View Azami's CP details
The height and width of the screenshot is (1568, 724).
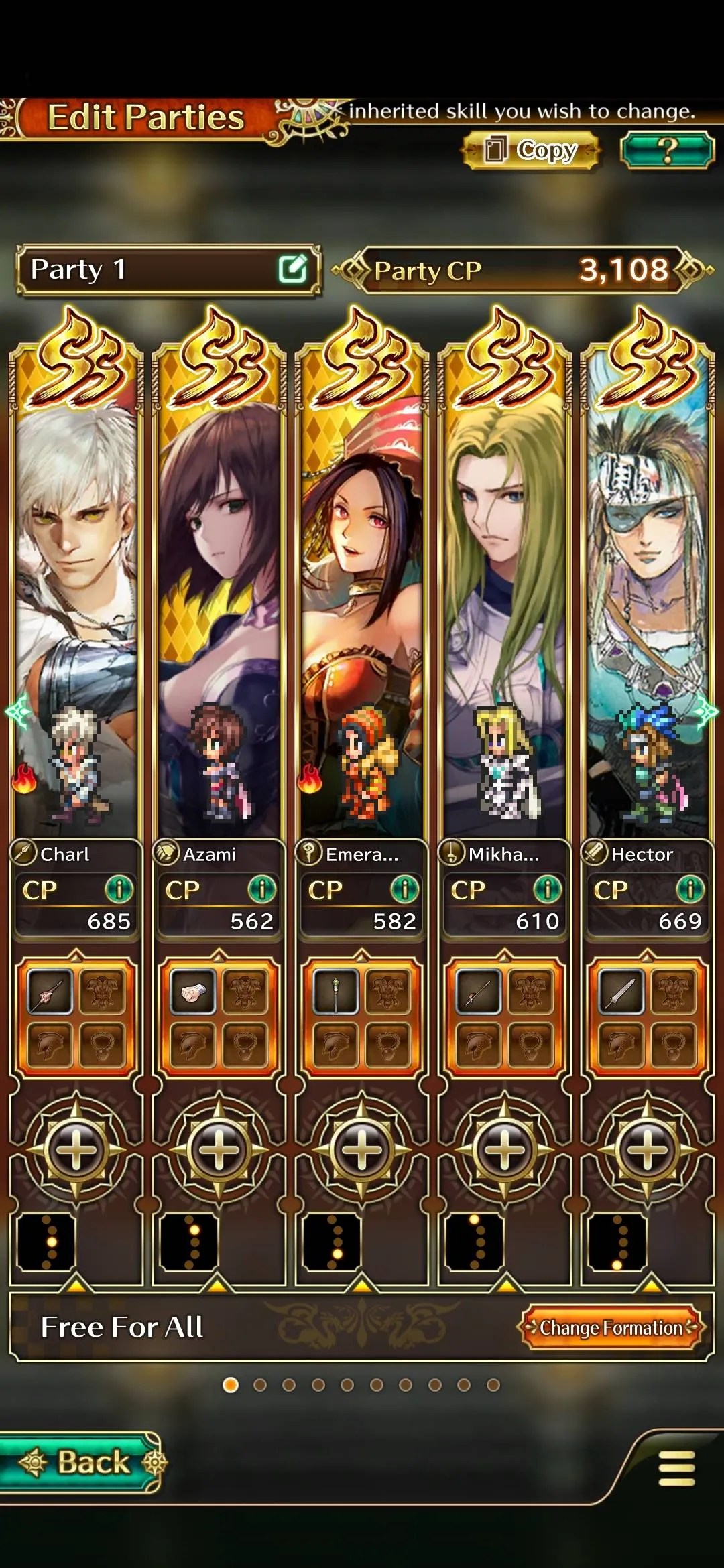261,890
